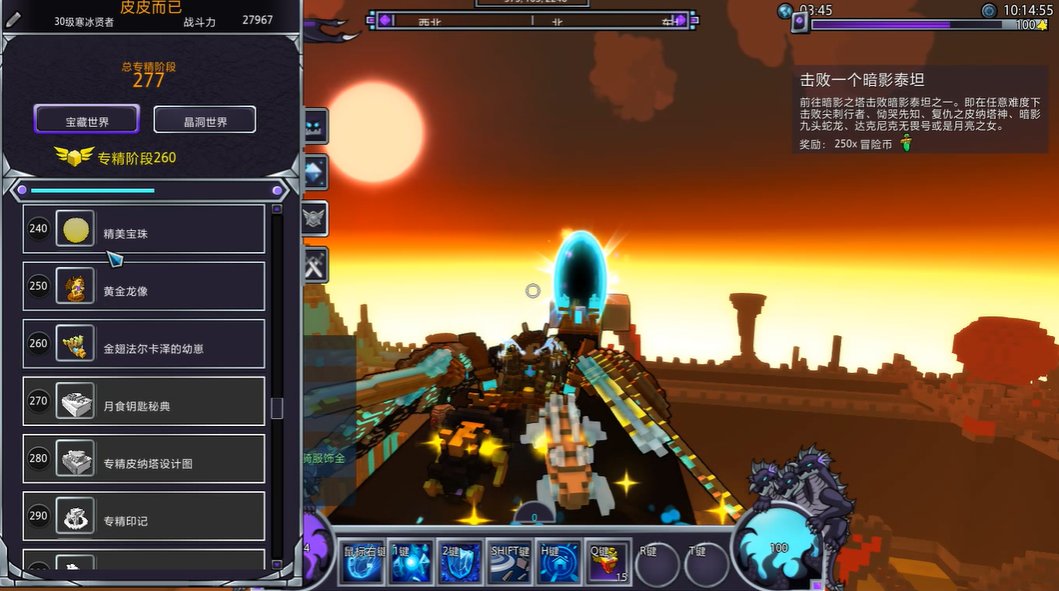Switch to the blue crystal side tab
Image resolution: width=1059 pixels, height=591 pixels.
pos(316,172)
